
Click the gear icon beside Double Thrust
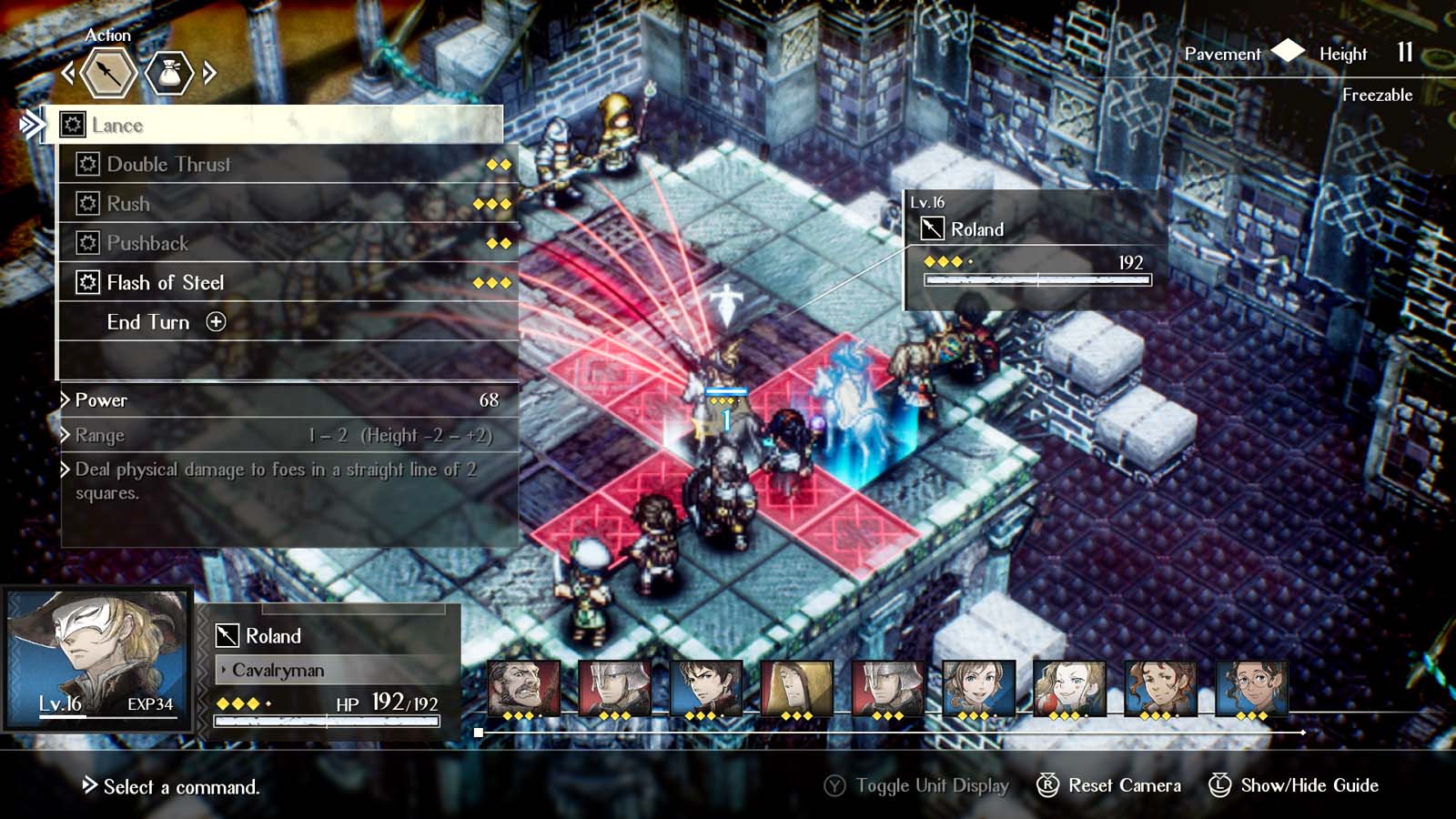click(x=91, y=165)
